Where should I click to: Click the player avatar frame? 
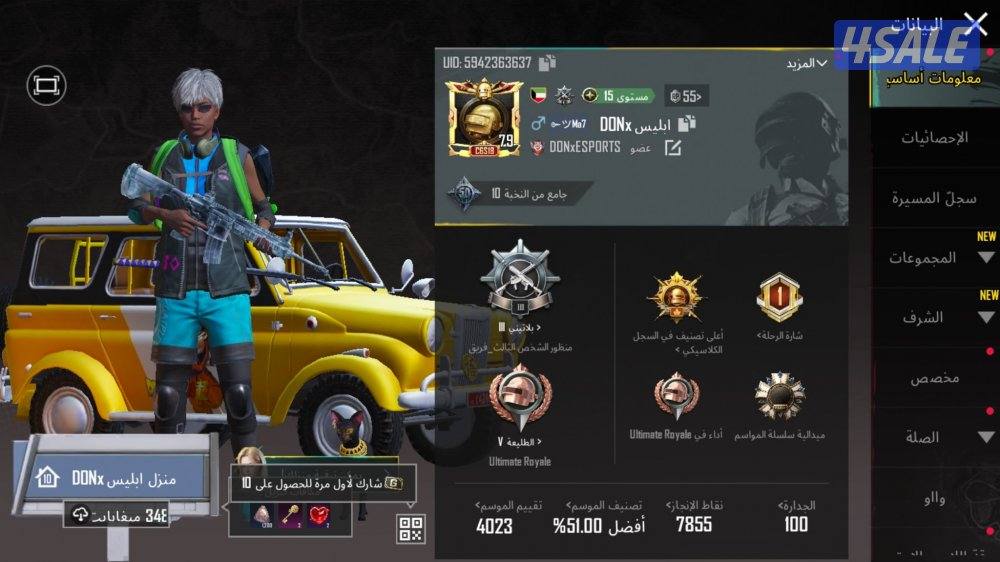[x=484, y=117]
